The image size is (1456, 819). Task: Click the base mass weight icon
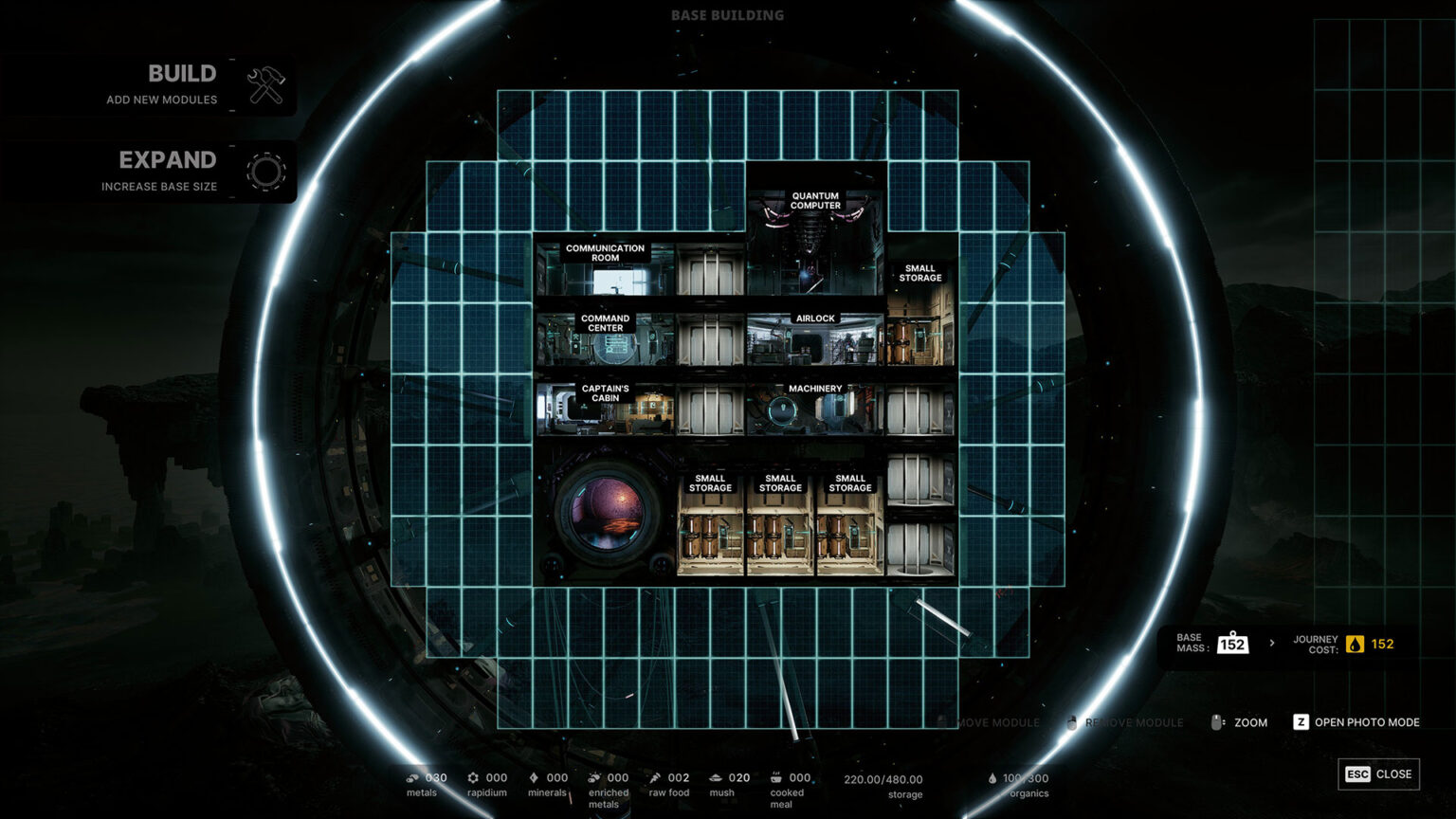coord(1233,643)
